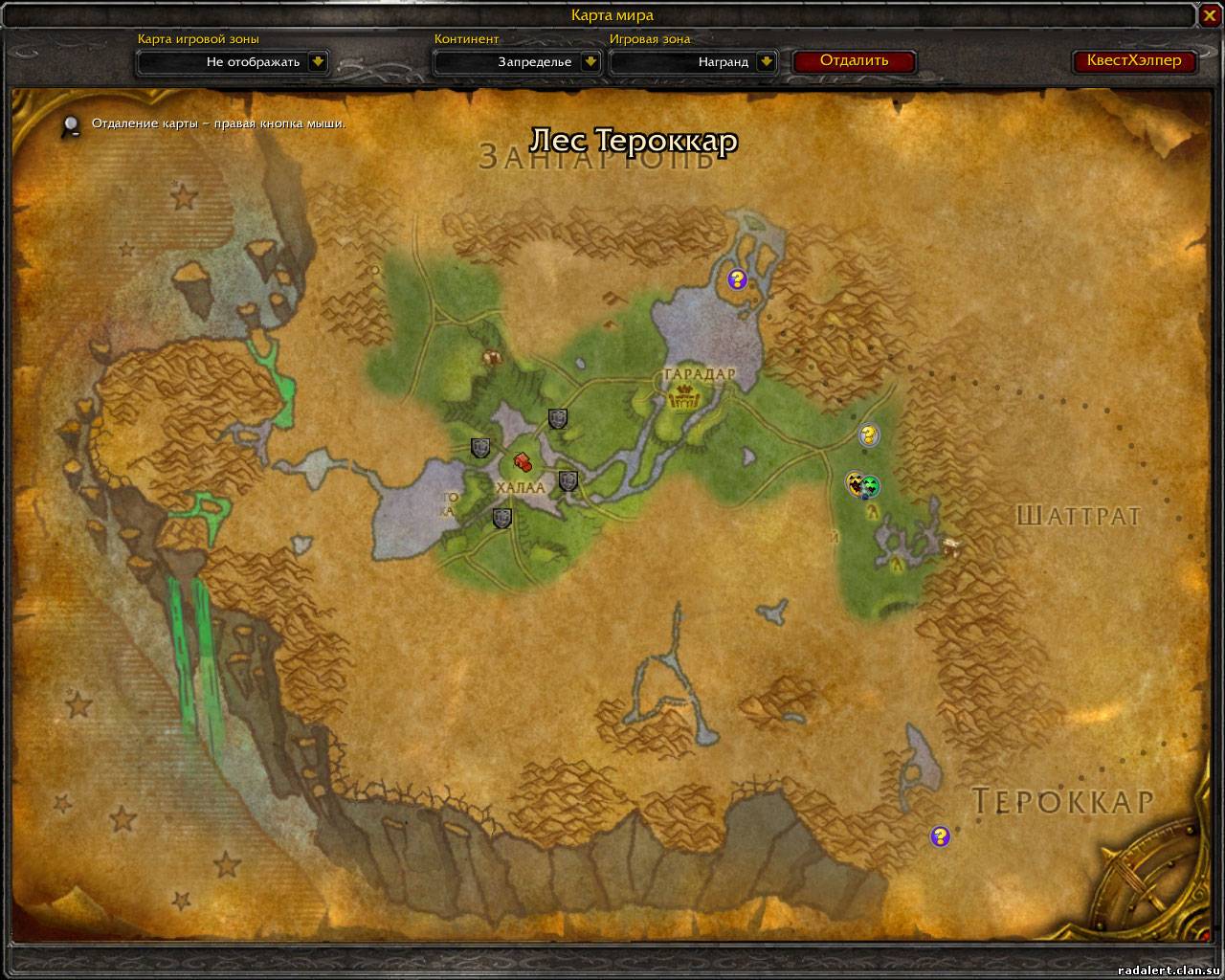Select the green round marker near the yellow one
Viewport: 1225px width, 980px height.
coord(871,487)
